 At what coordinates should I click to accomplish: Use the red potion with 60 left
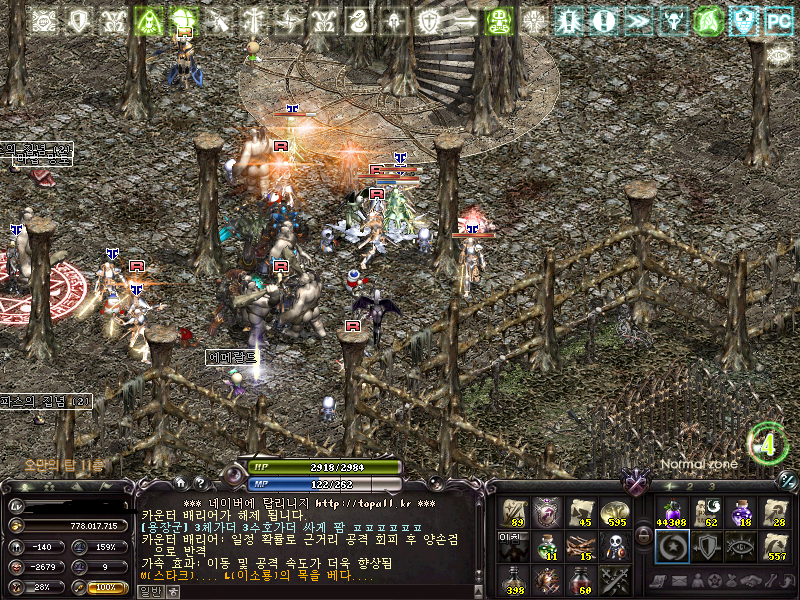(581, 579)
